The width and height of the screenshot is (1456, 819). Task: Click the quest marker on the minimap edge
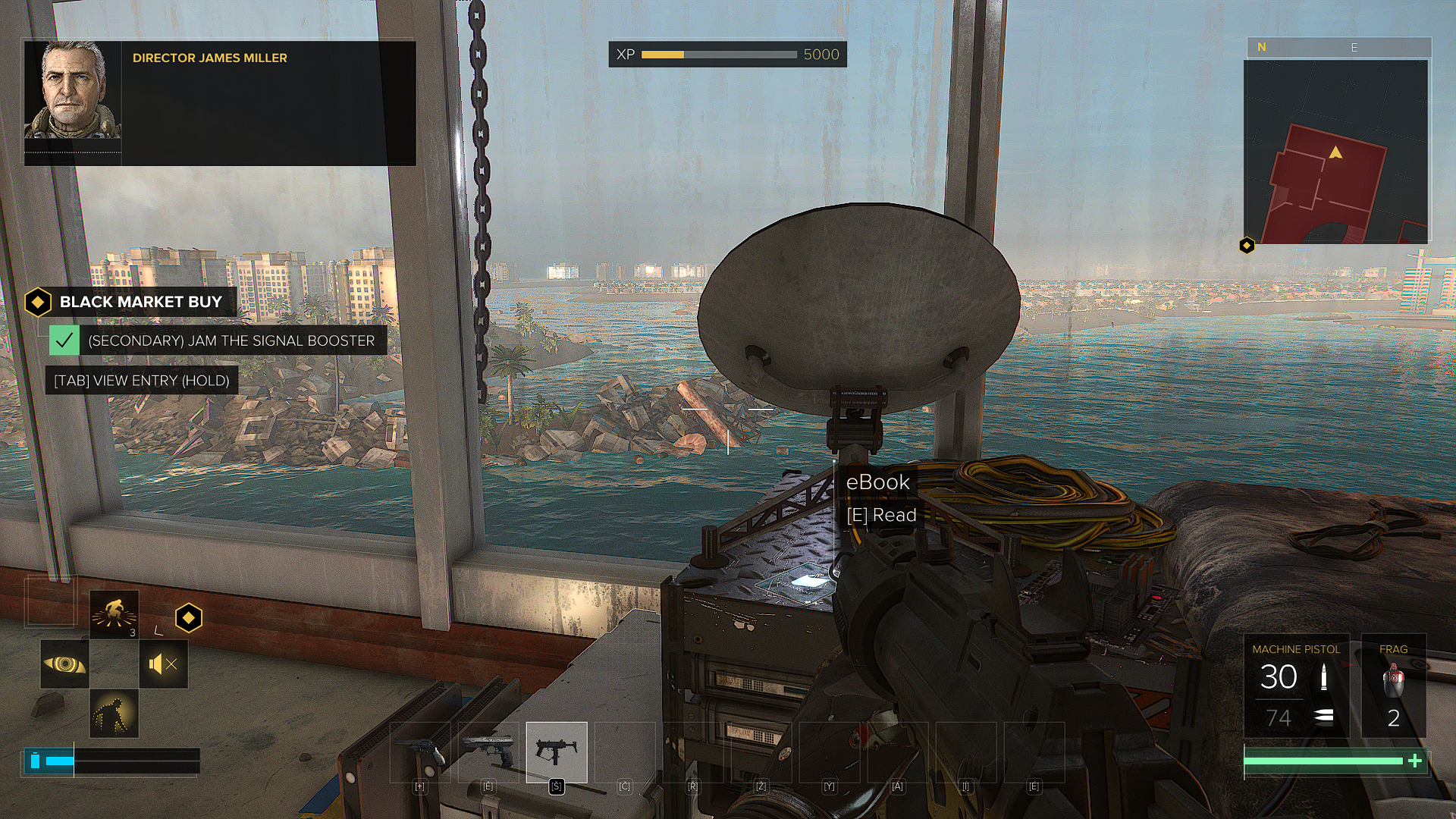[1247, 245]
